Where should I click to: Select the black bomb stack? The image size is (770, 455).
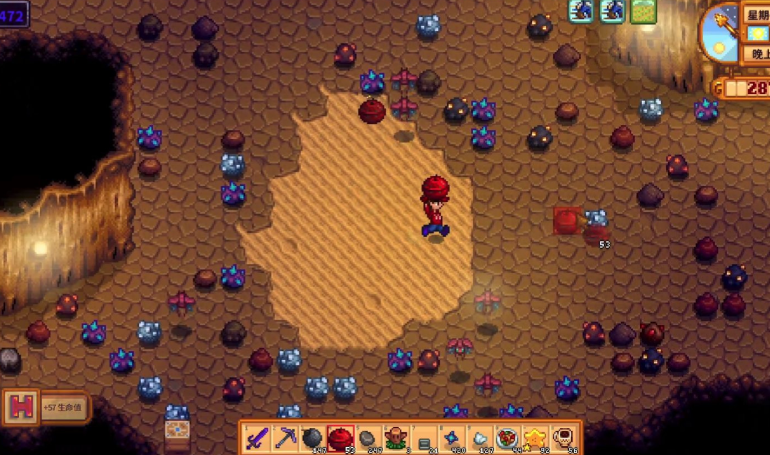click(x=313, y=439)
